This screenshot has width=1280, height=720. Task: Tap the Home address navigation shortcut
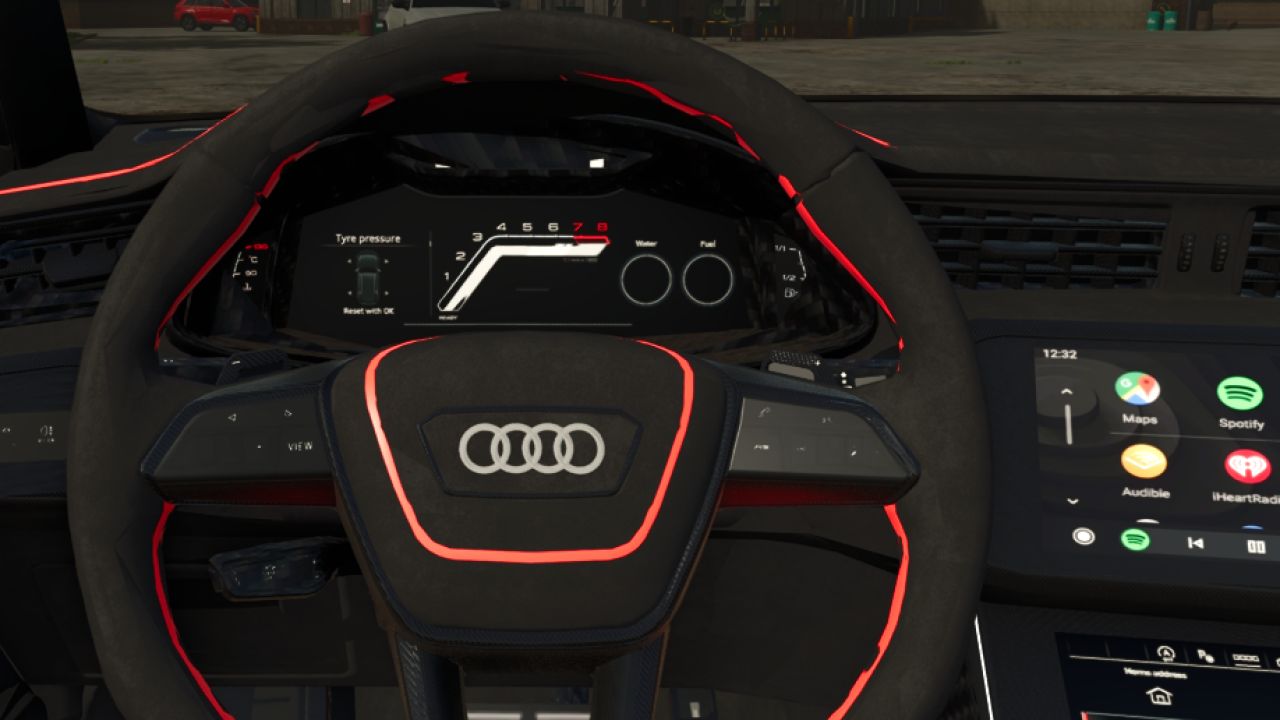1161,694
